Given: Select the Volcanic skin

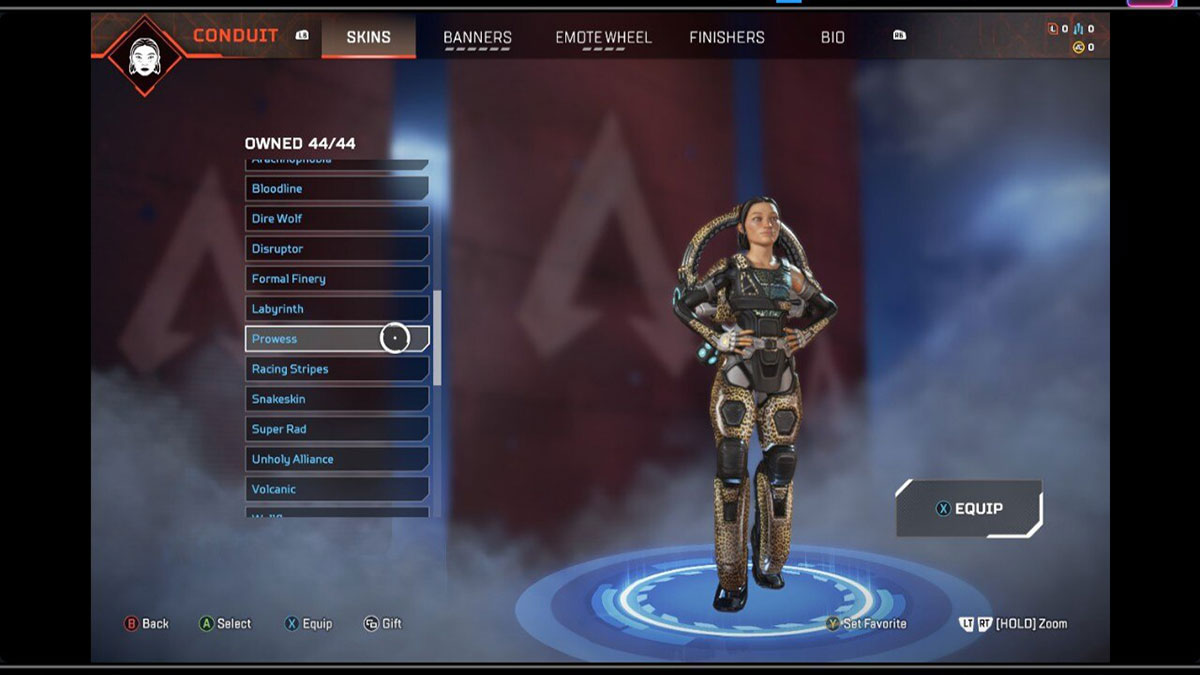Looking at the screenshot, I should point(336,489).
